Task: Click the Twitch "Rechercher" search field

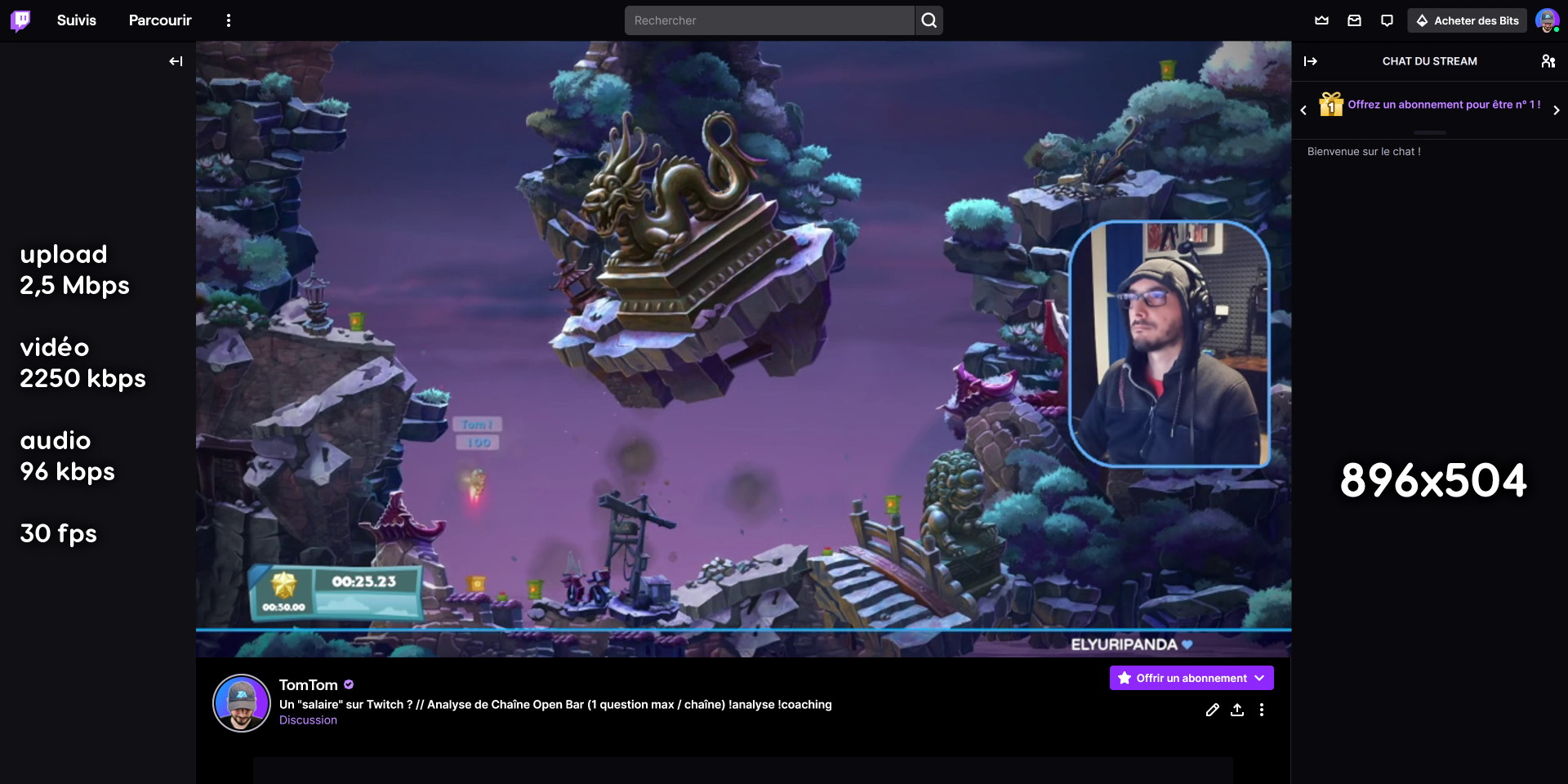Action: coord(769,20)
